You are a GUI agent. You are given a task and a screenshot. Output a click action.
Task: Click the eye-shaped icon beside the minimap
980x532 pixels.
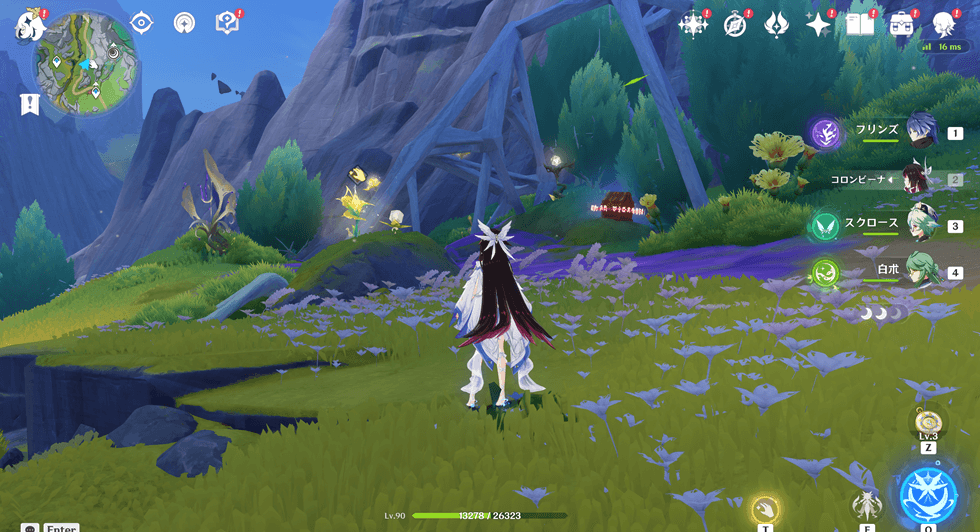141,22
